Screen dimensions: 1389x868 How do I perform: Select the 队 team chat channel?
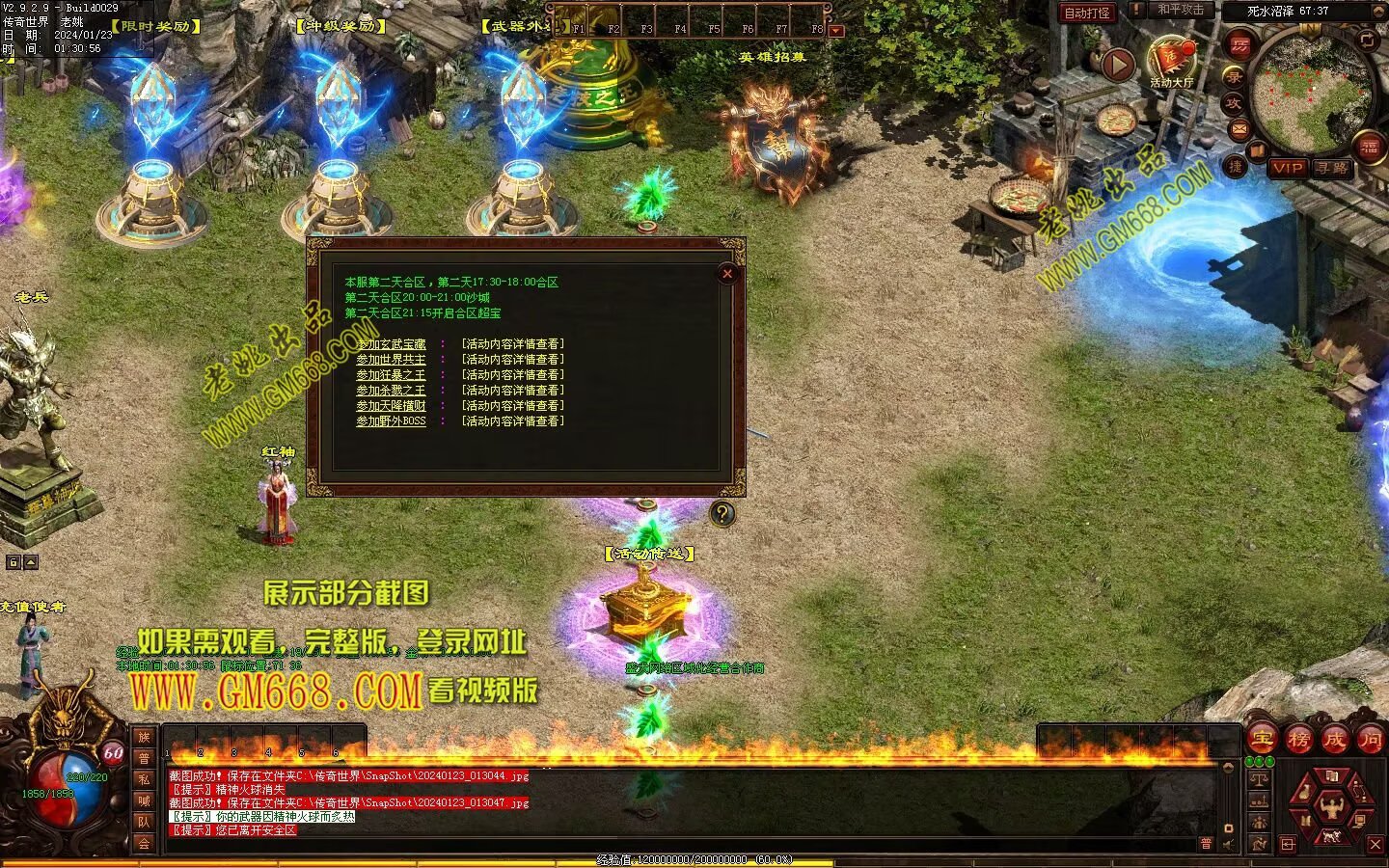144,822
